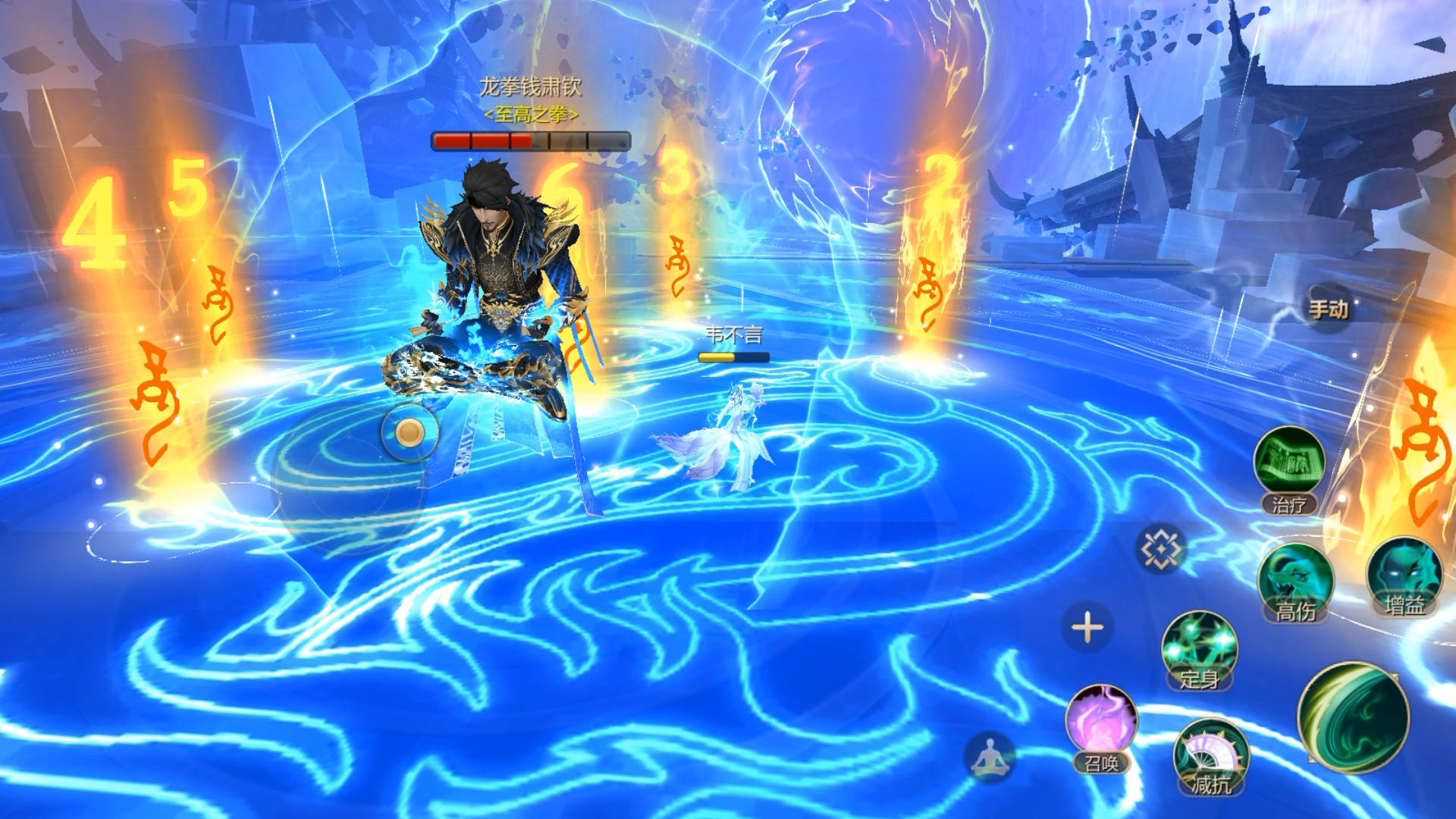Screen dimensions: 1456x819
Task: Activate the 治疗 healing skill
Action: coord(1289,464)
